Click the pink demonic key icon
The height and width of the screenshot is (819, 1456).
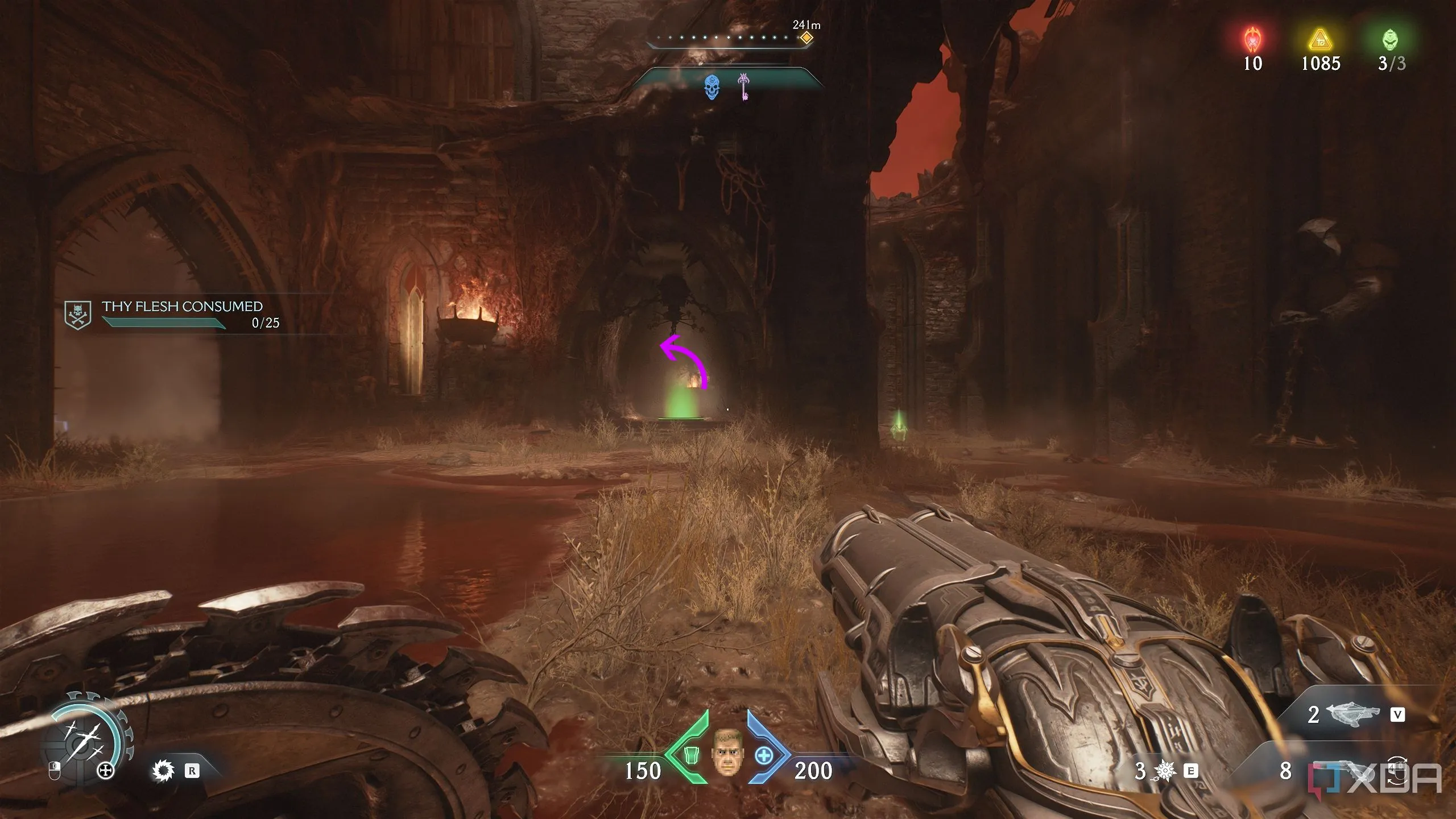click(x=743, y=86)
